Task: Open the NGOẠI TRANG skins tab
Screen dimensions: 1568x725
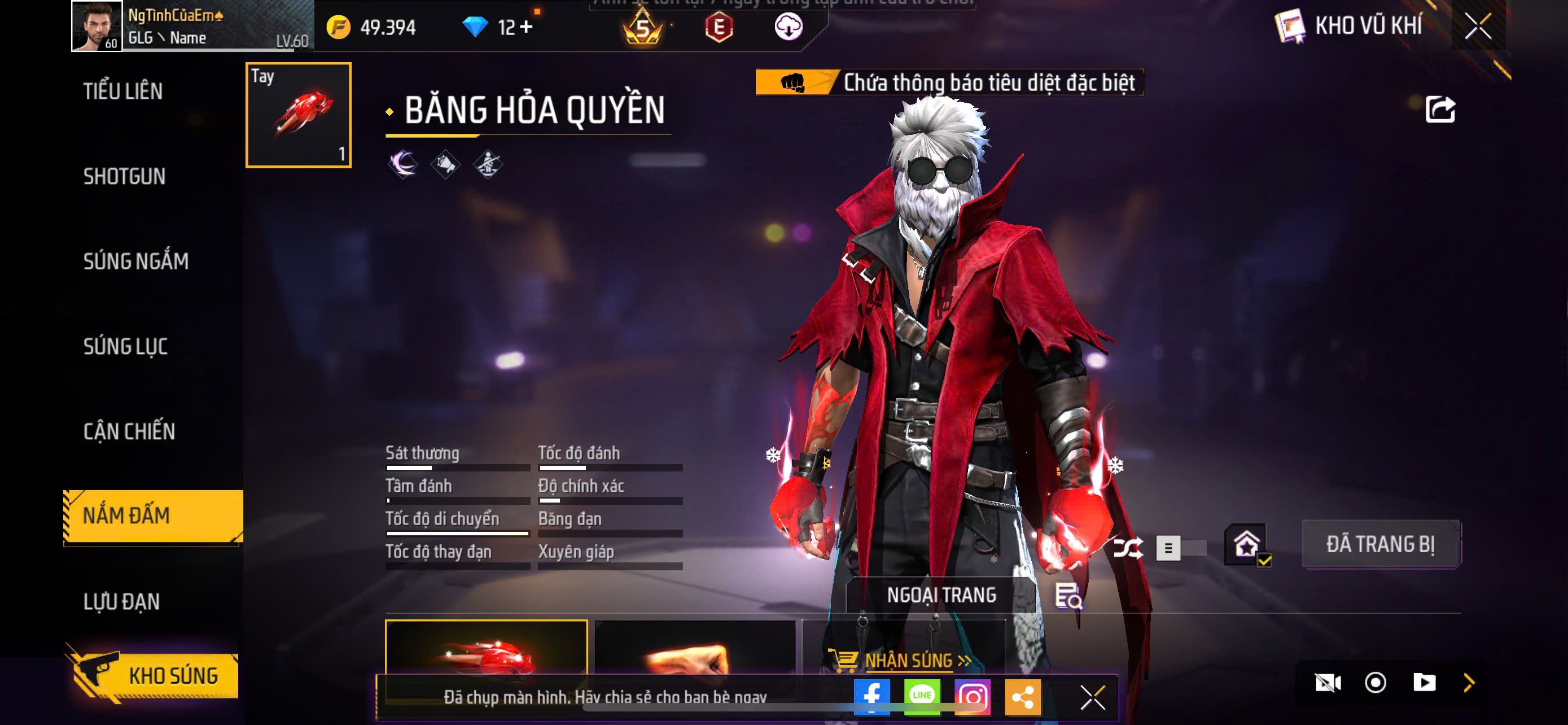Action: [941, 595]
